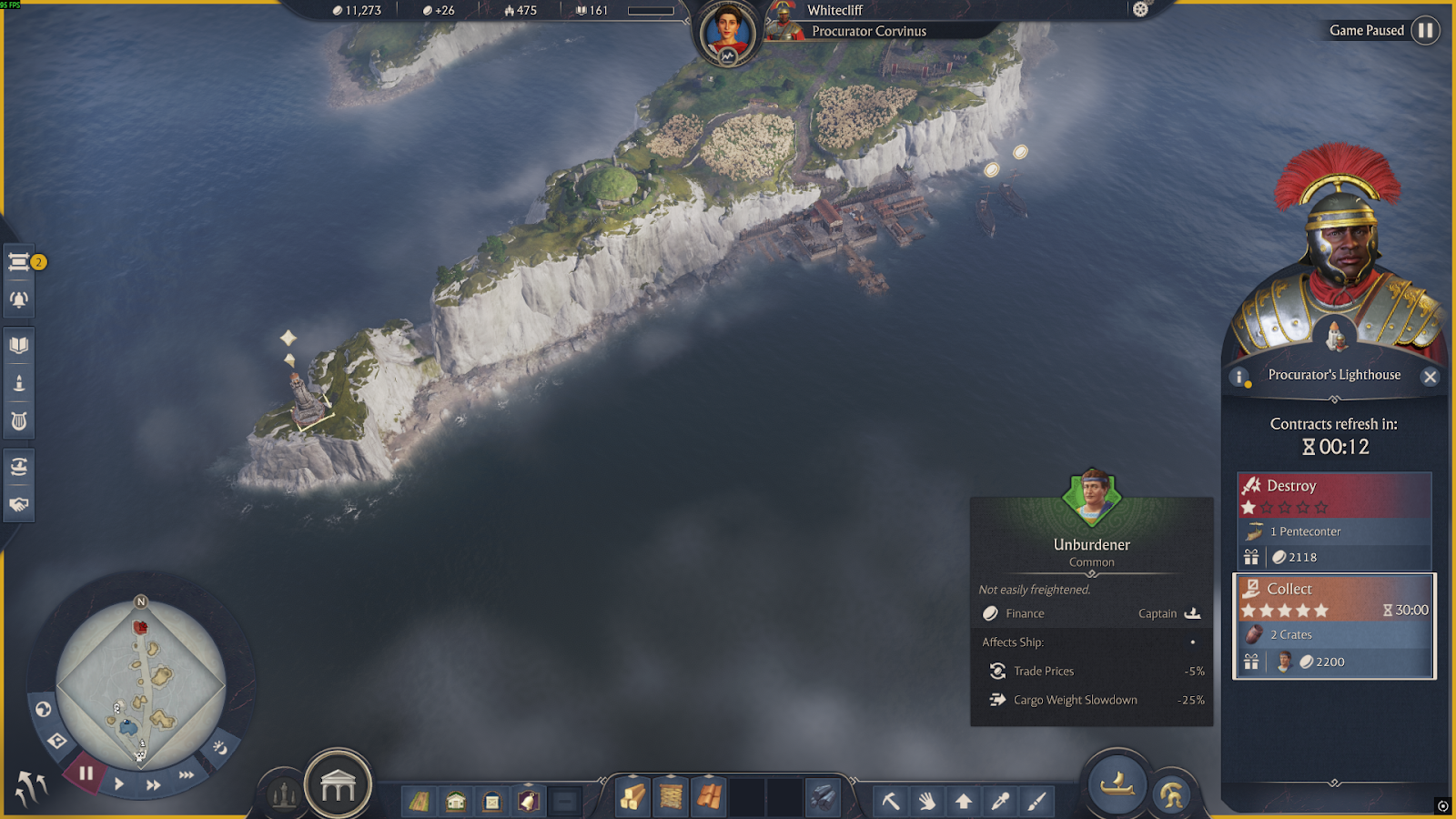Close the Procurator's Lighthouse panel
The width and height of the screenshot is (1456, 819).
(x=1430, y=377)
